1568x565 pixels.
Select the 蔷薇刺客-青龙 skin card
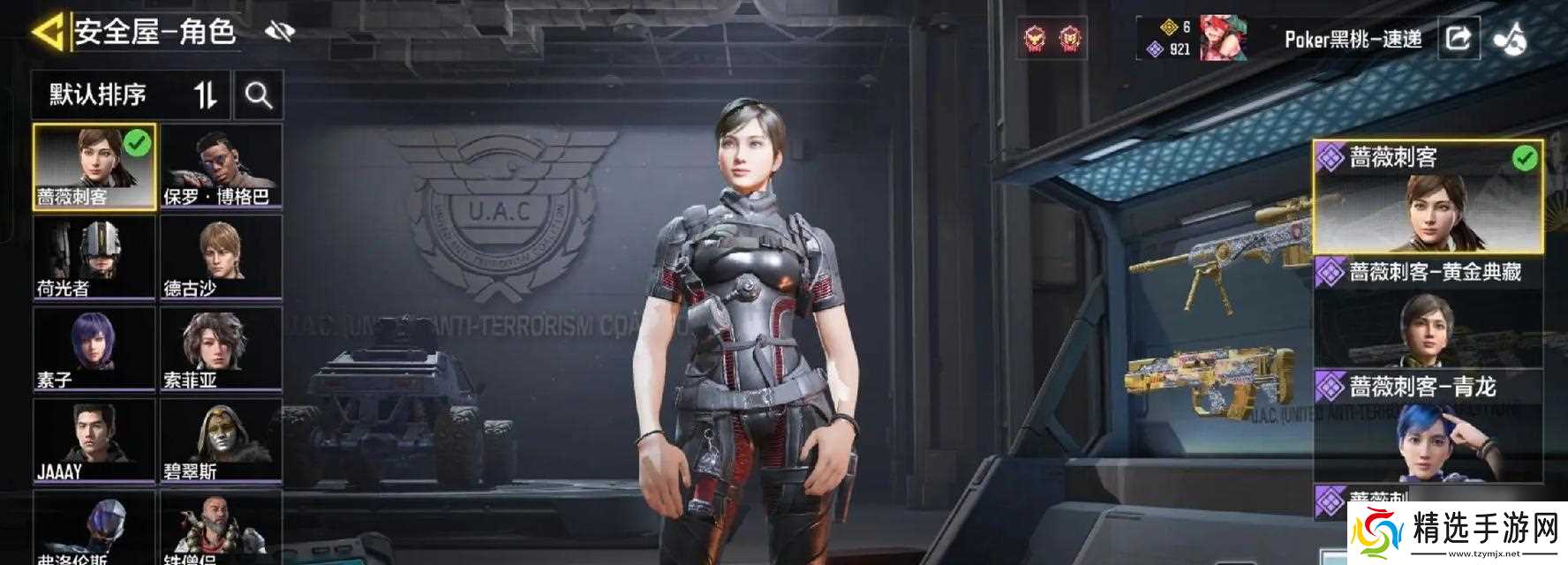[x=1428, y=426]
